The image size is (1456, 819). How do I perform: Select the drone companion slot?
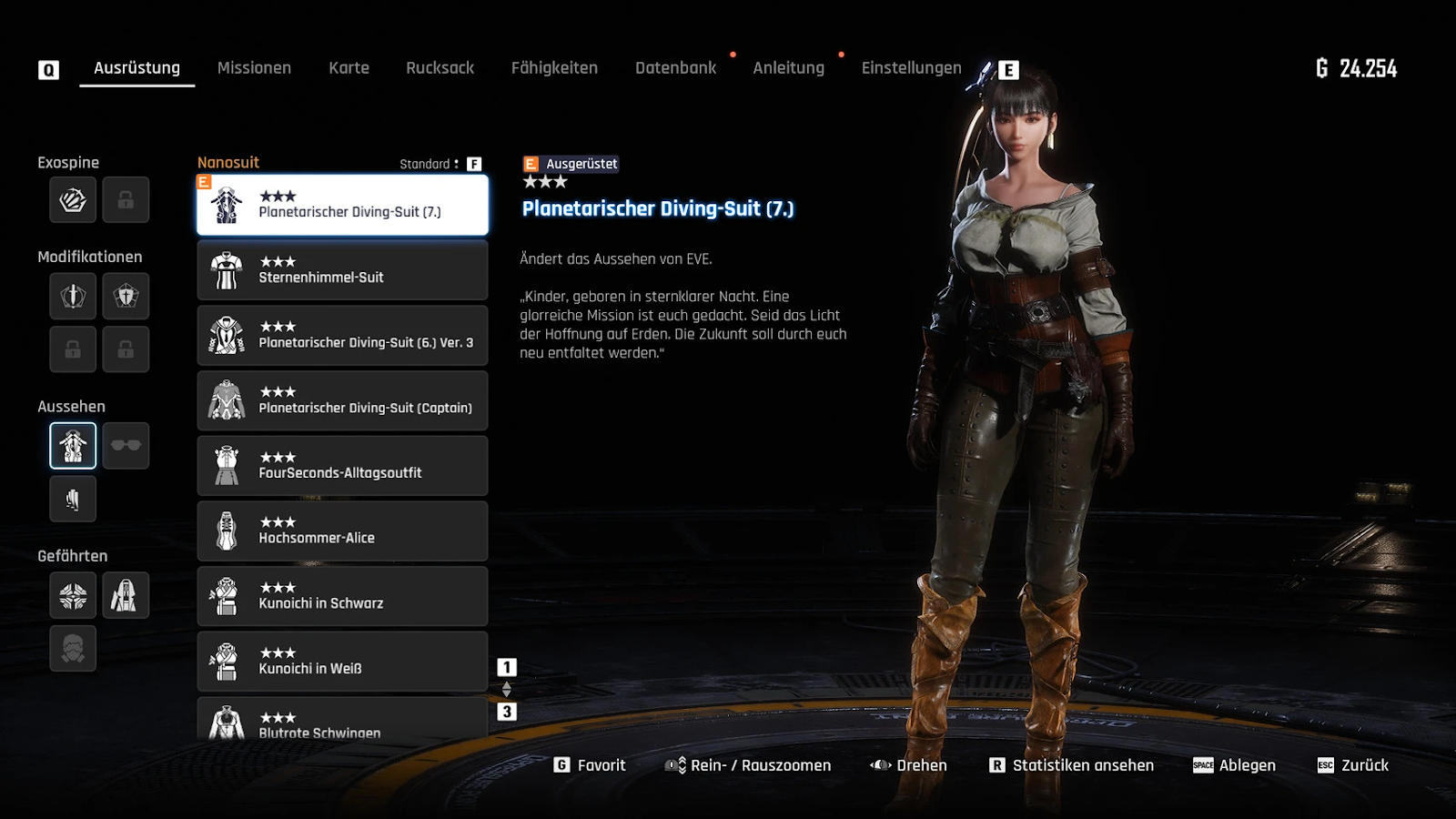click(x=73, y=596)
